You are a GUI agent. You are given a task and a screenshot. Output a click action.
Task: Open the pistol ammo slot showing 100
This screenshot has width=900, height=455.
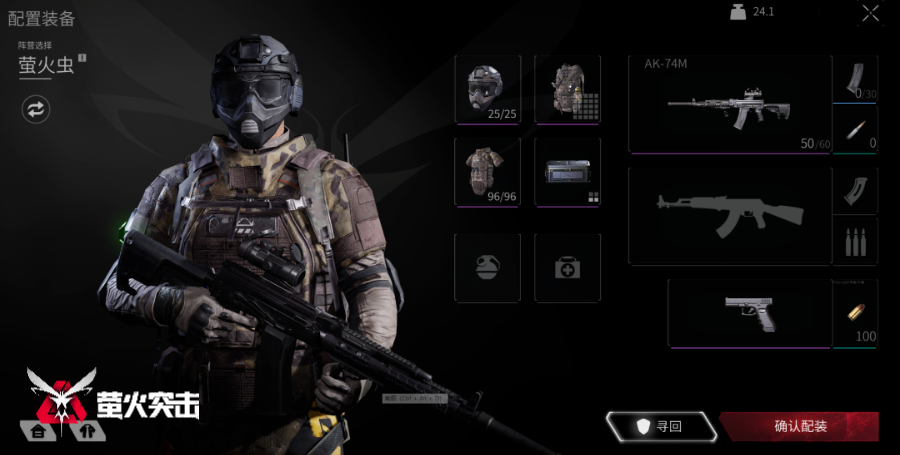tap(855, 313)
